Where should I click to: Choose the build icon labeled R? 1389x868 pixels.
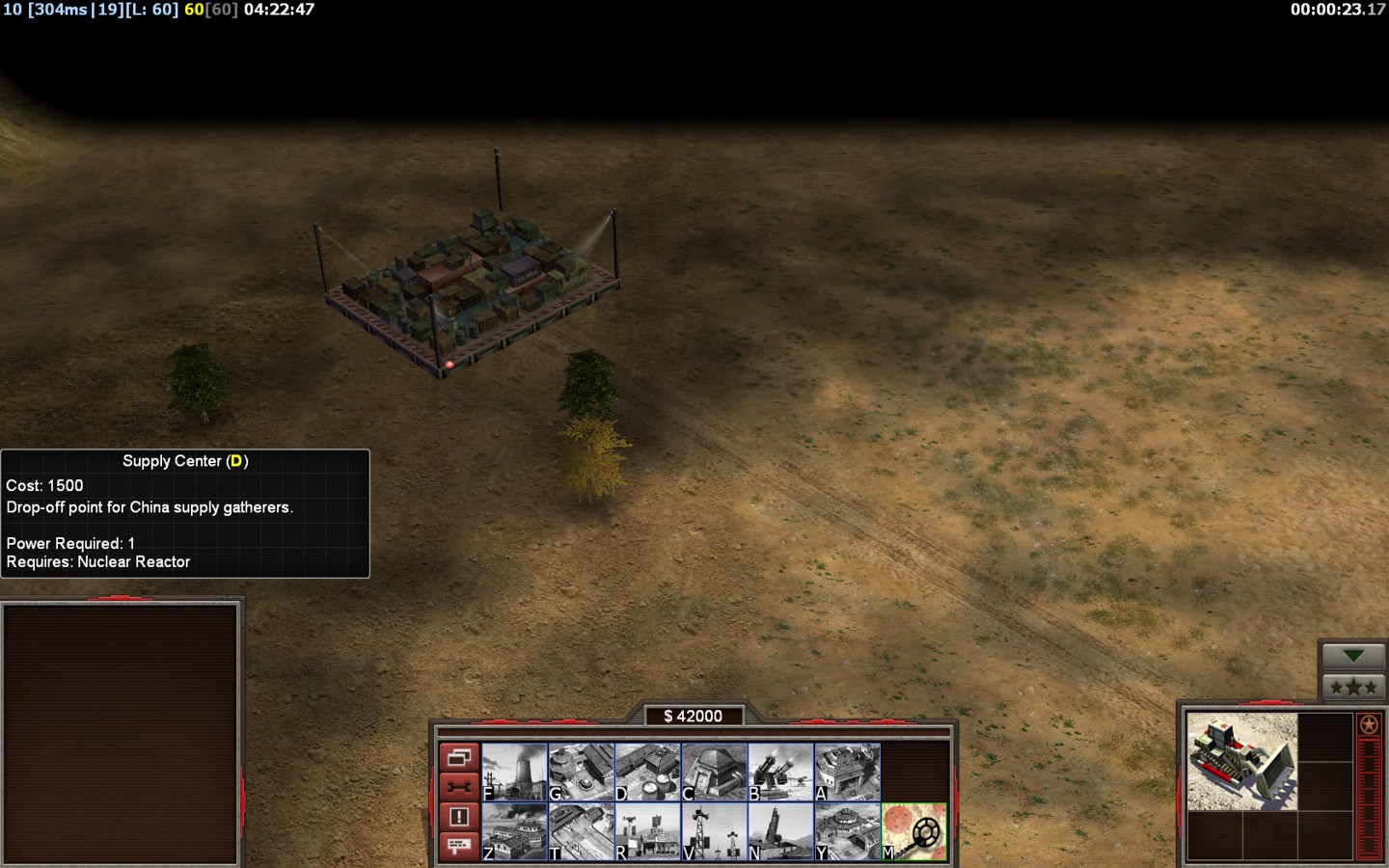[648, 831]
